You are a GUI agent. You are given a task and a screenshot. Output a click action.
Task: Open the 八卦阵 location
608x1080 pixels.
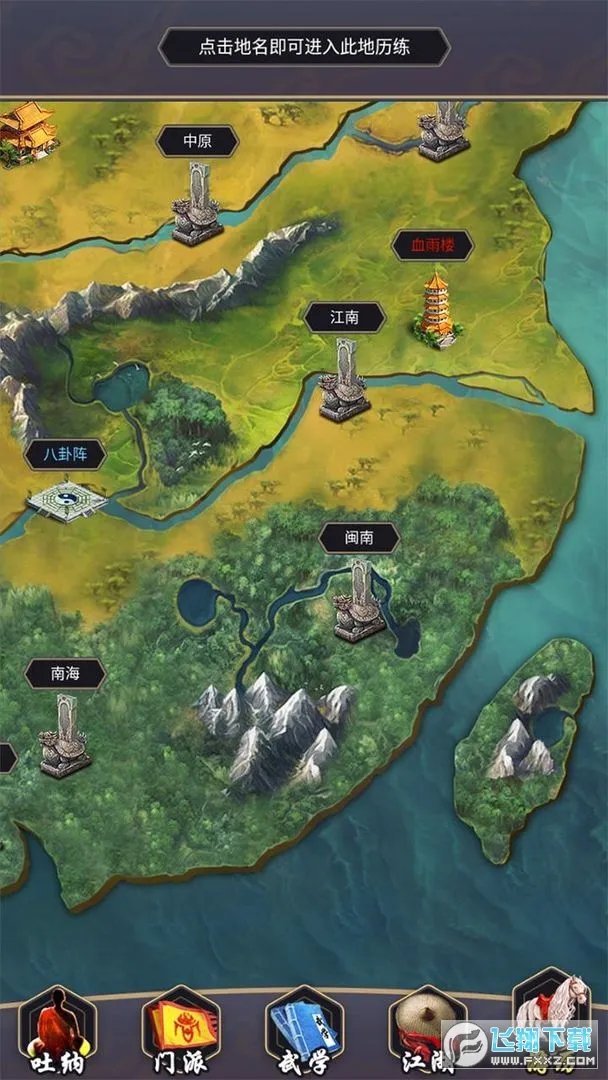pos(66,455)
